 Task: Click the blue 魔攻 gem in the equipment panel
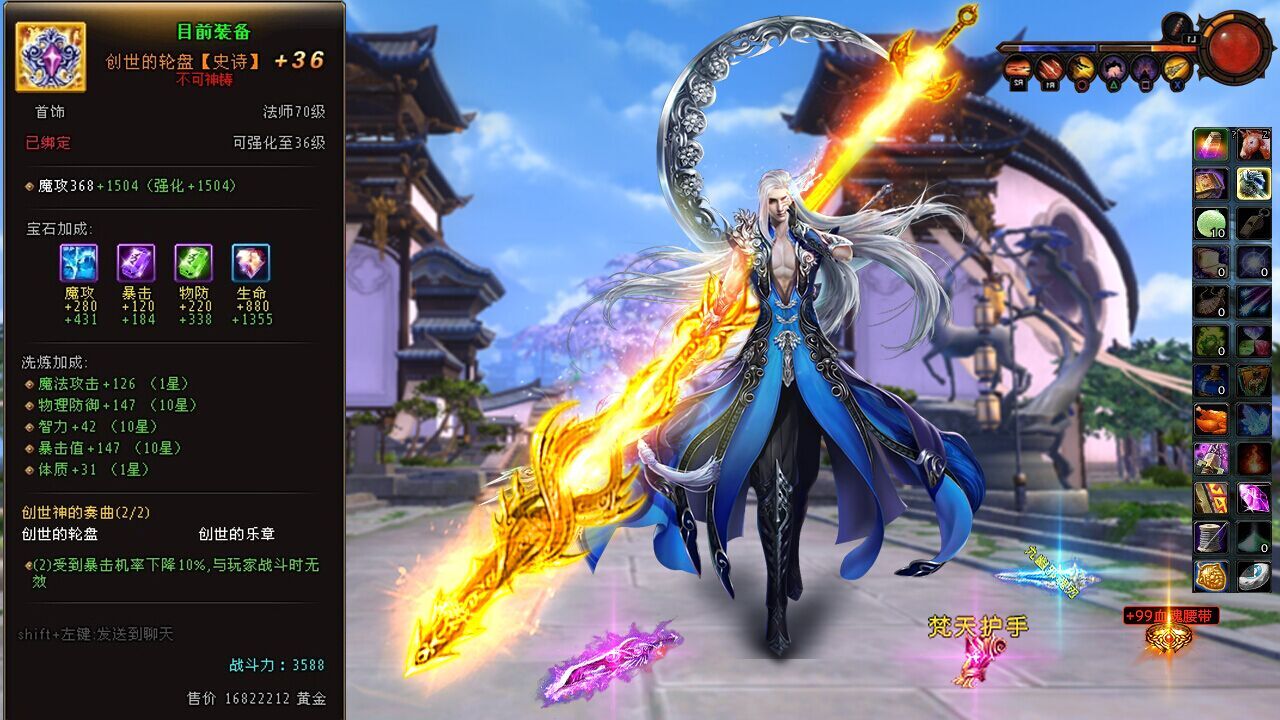78,265
